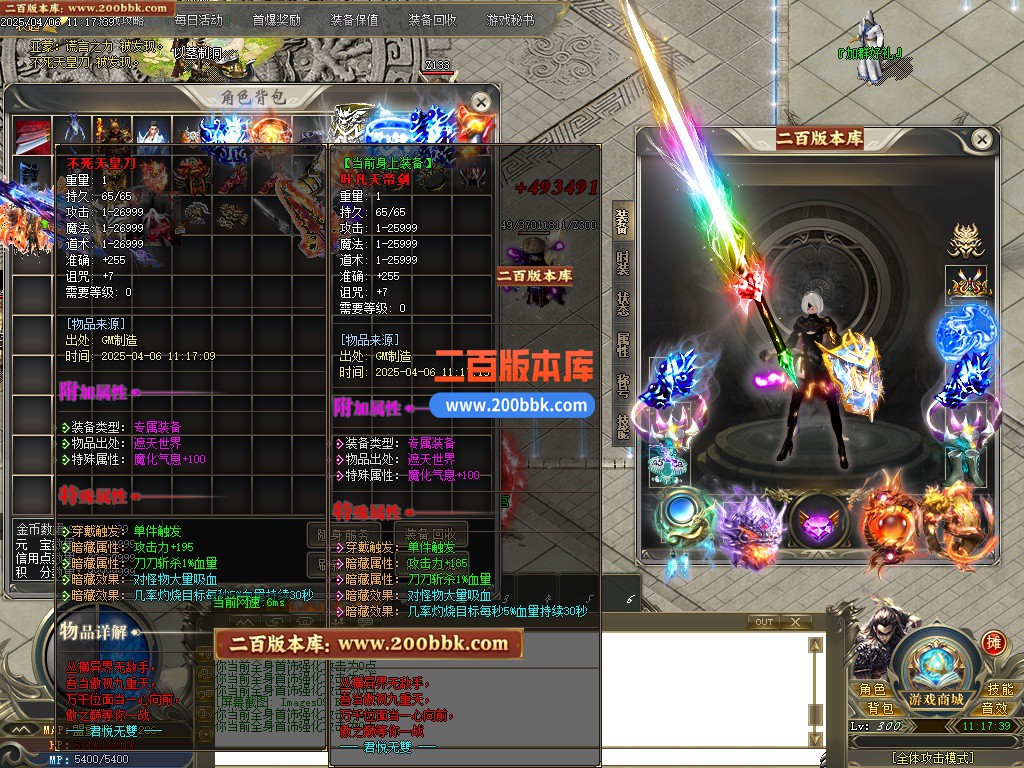Open the 每日活动 daily activity menu
The image size is (1024, 768).
tap(198, 19)
